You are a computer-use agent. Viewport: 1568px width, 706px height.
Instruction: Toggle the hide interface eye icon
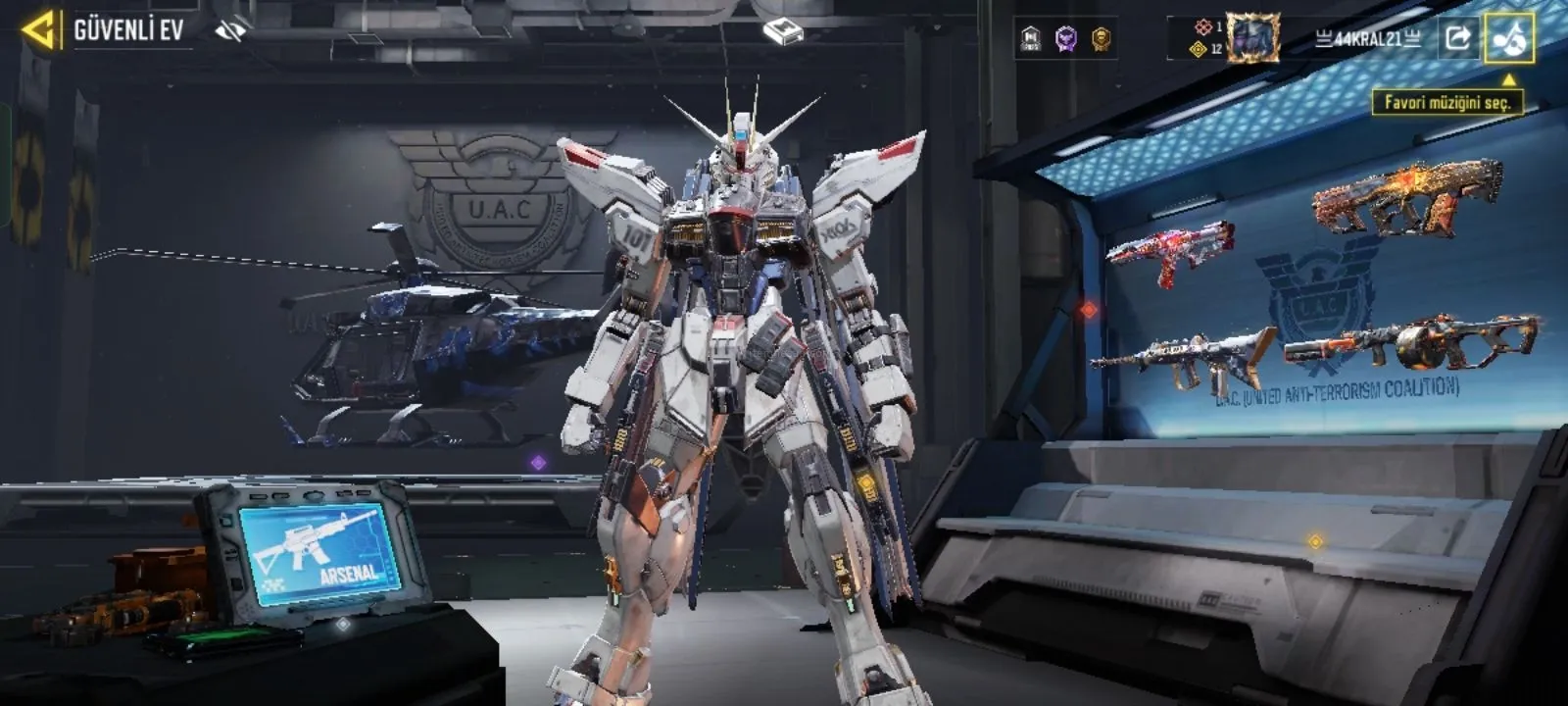[x=231, y=31]
